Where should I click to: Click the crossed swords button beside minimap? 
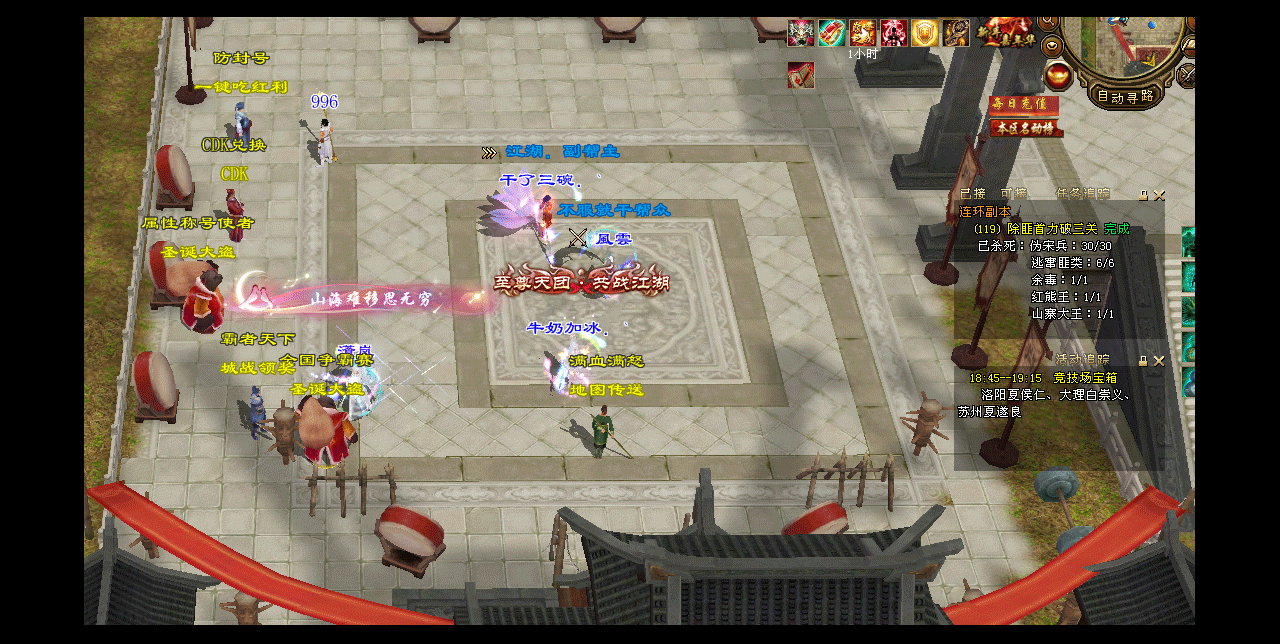point(1187,74)
